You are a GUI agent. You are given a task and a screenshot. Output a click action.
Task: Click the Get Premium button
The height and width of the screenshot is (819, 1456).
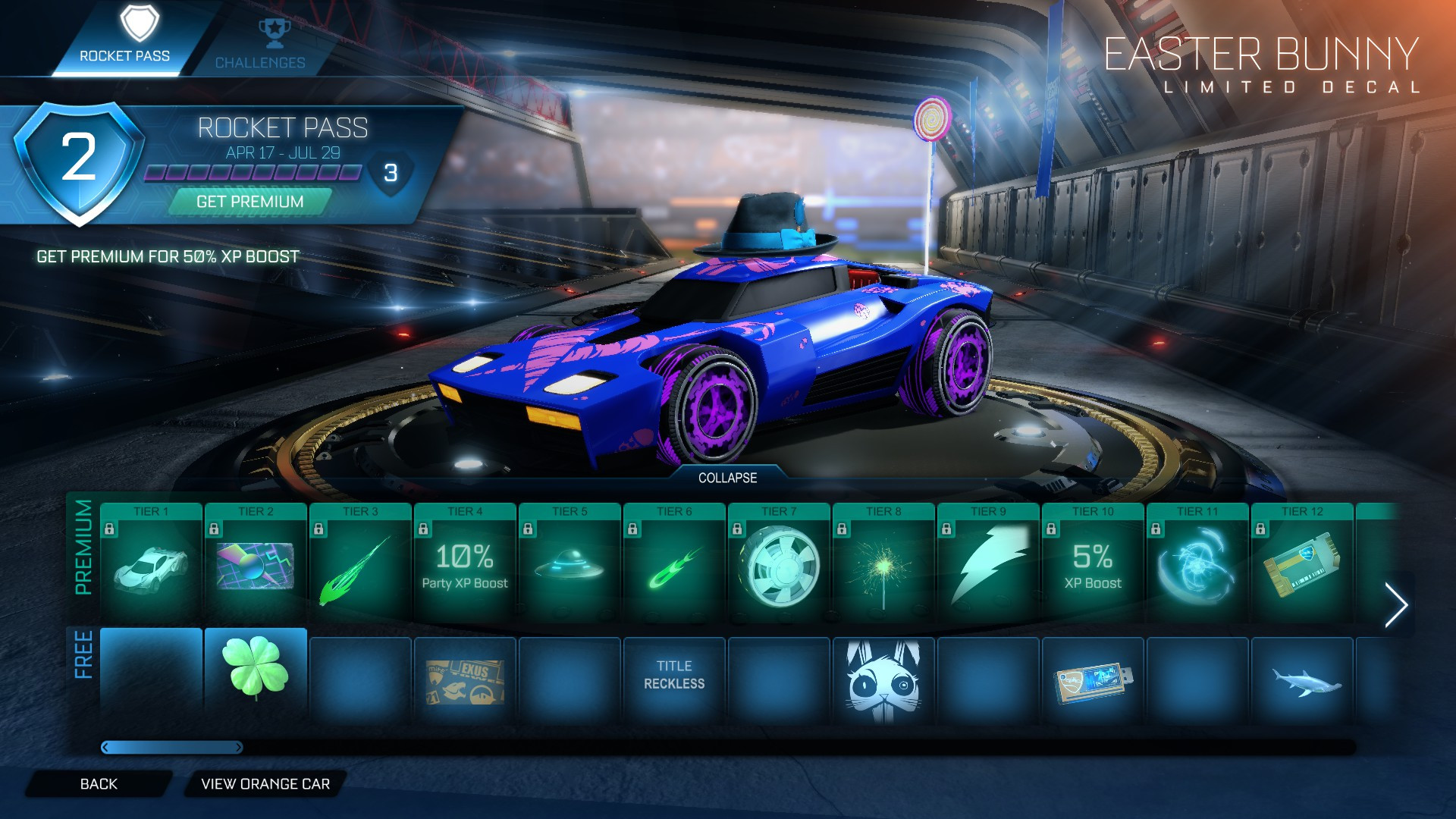(x=249, y=202)
